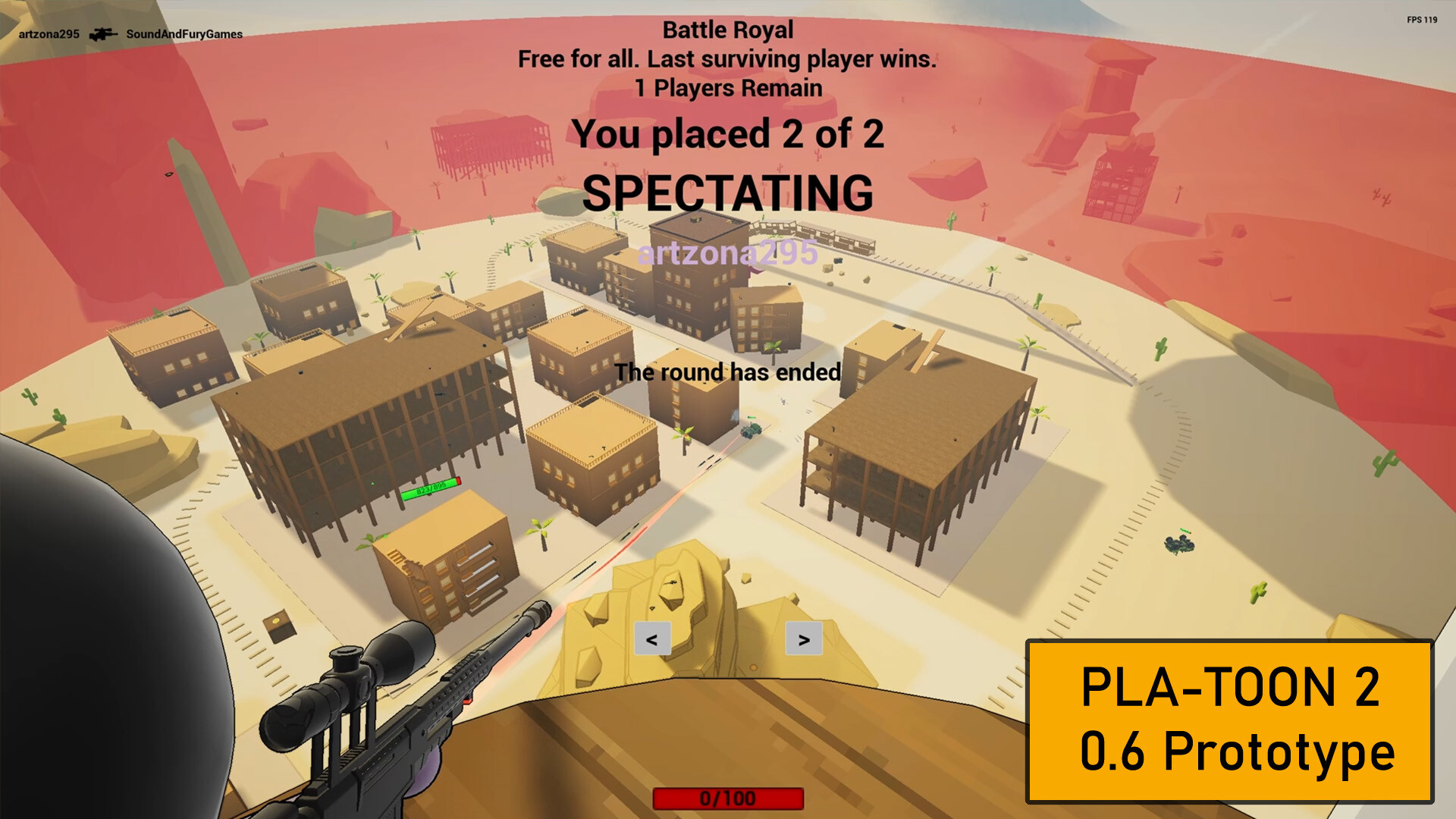Click the left arrow spectate button
The width and height of the screenshot is (1456, 819).
click(652, 639)
